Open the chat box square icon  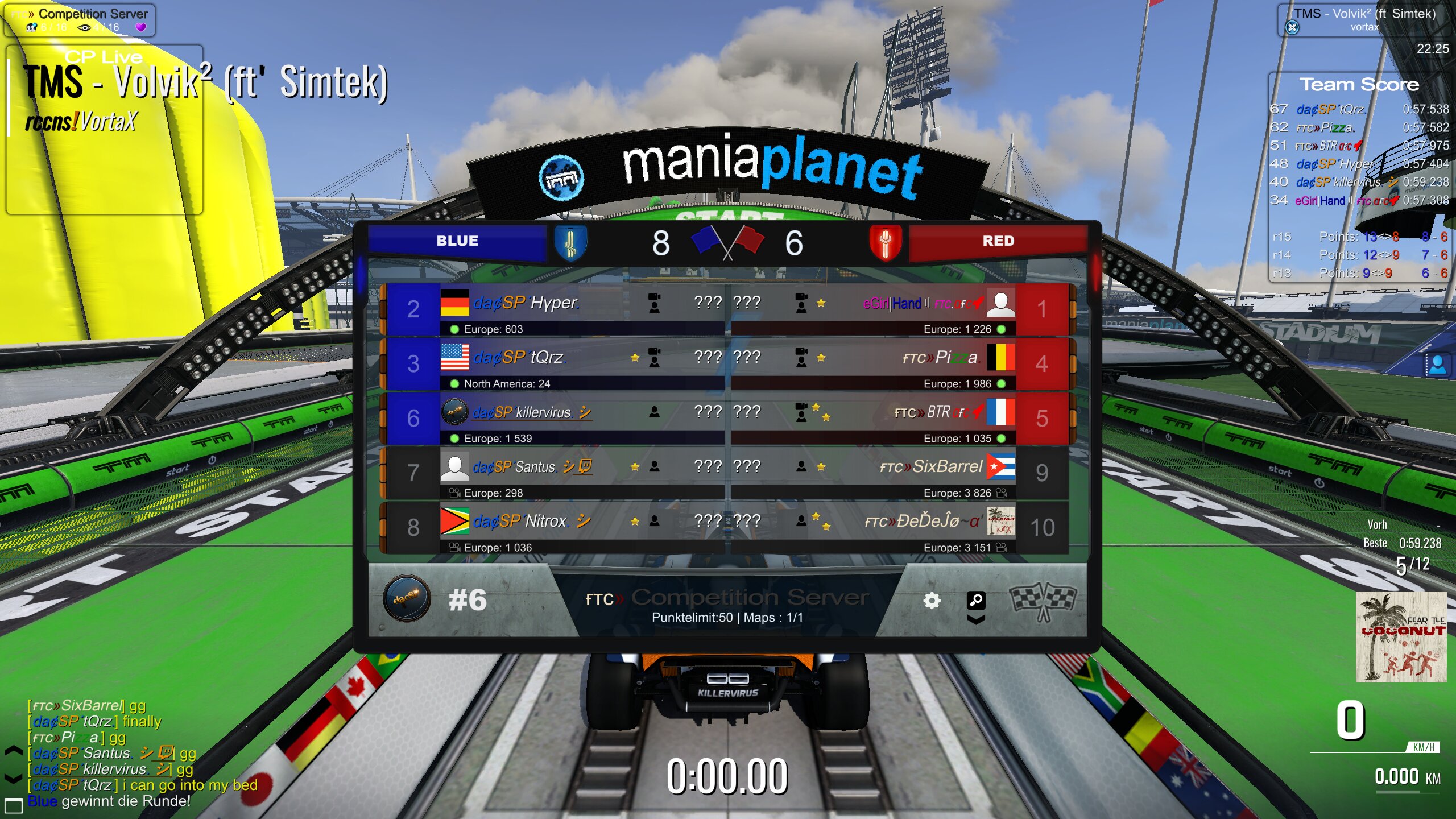coord(13,805)
